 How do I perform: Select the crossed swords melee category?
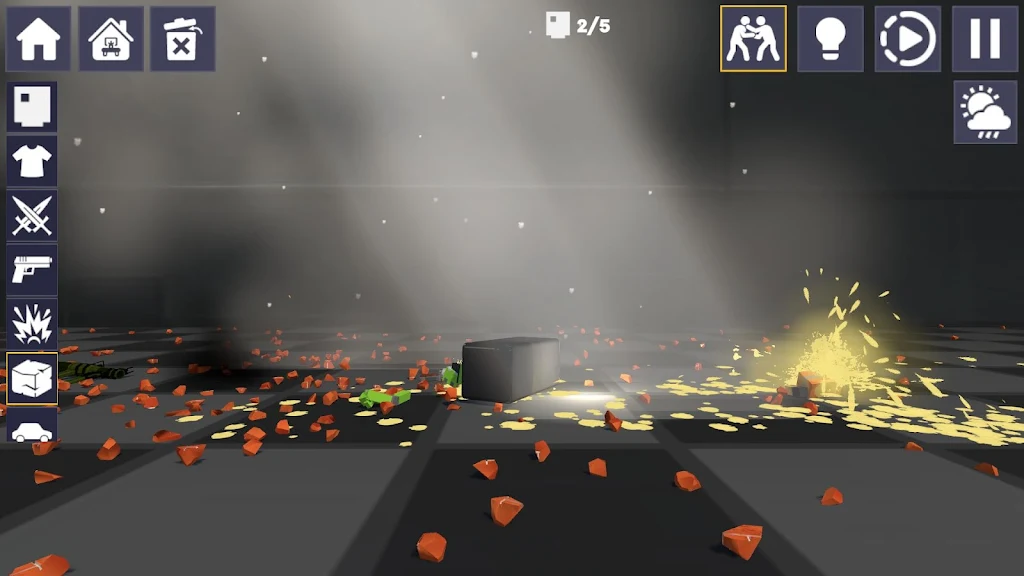32,215
